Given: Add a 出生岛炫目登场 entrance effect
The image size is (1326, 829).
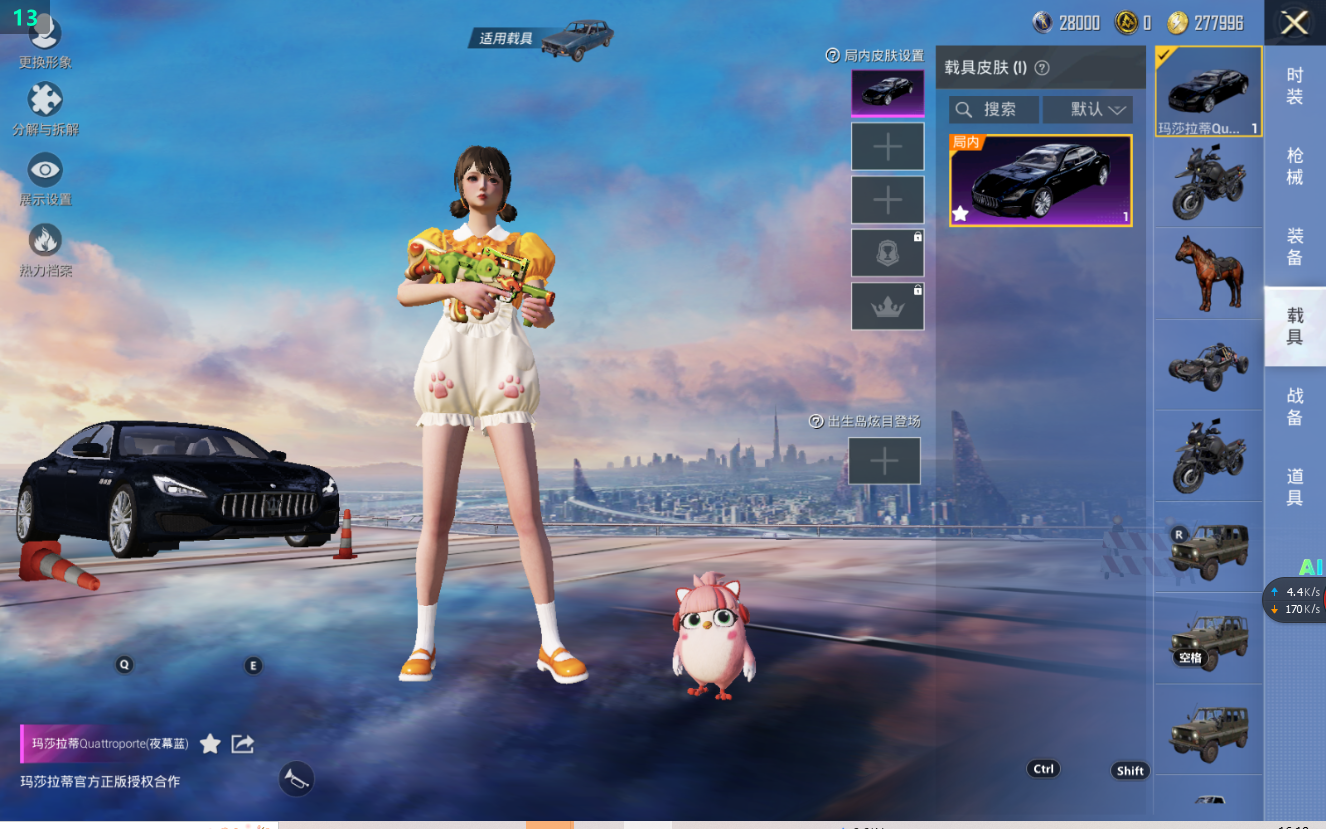Looking at the screenshot, I should pos(884,461).
